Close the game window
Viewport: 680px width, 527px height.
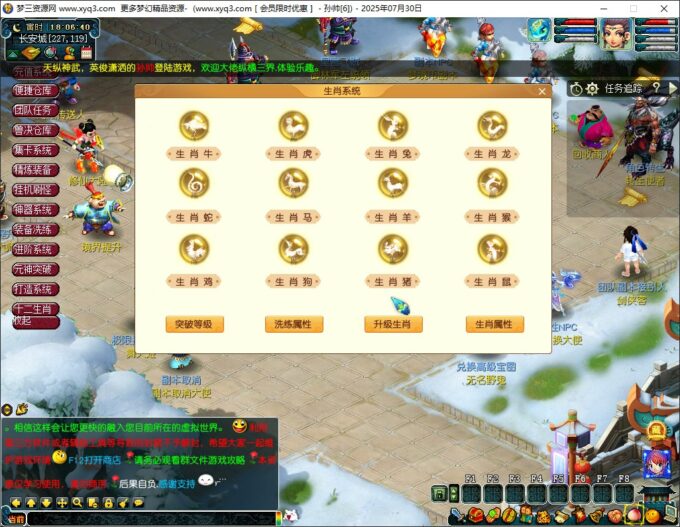click(x=664, y=7)
